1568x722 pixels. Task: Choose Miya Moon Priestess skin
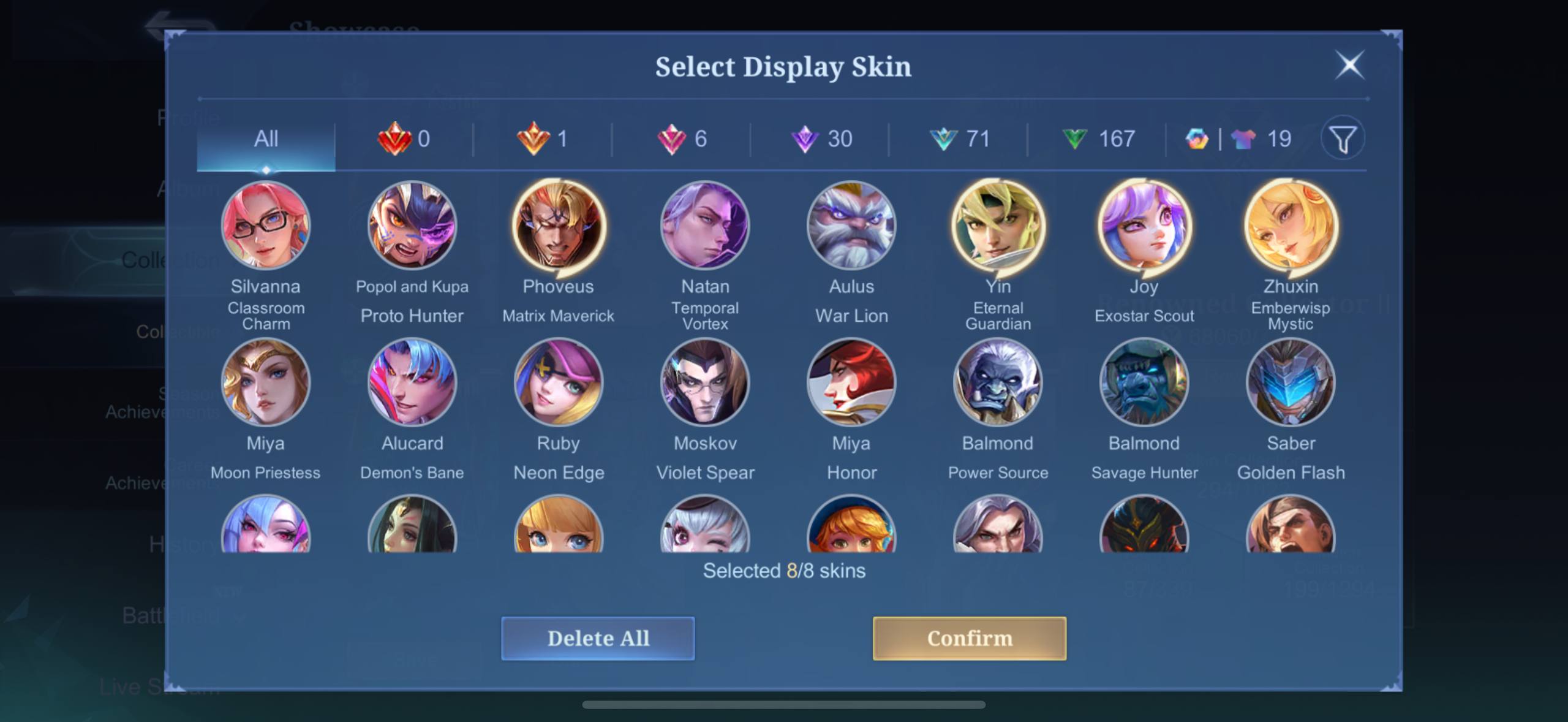tap(266, 382)
